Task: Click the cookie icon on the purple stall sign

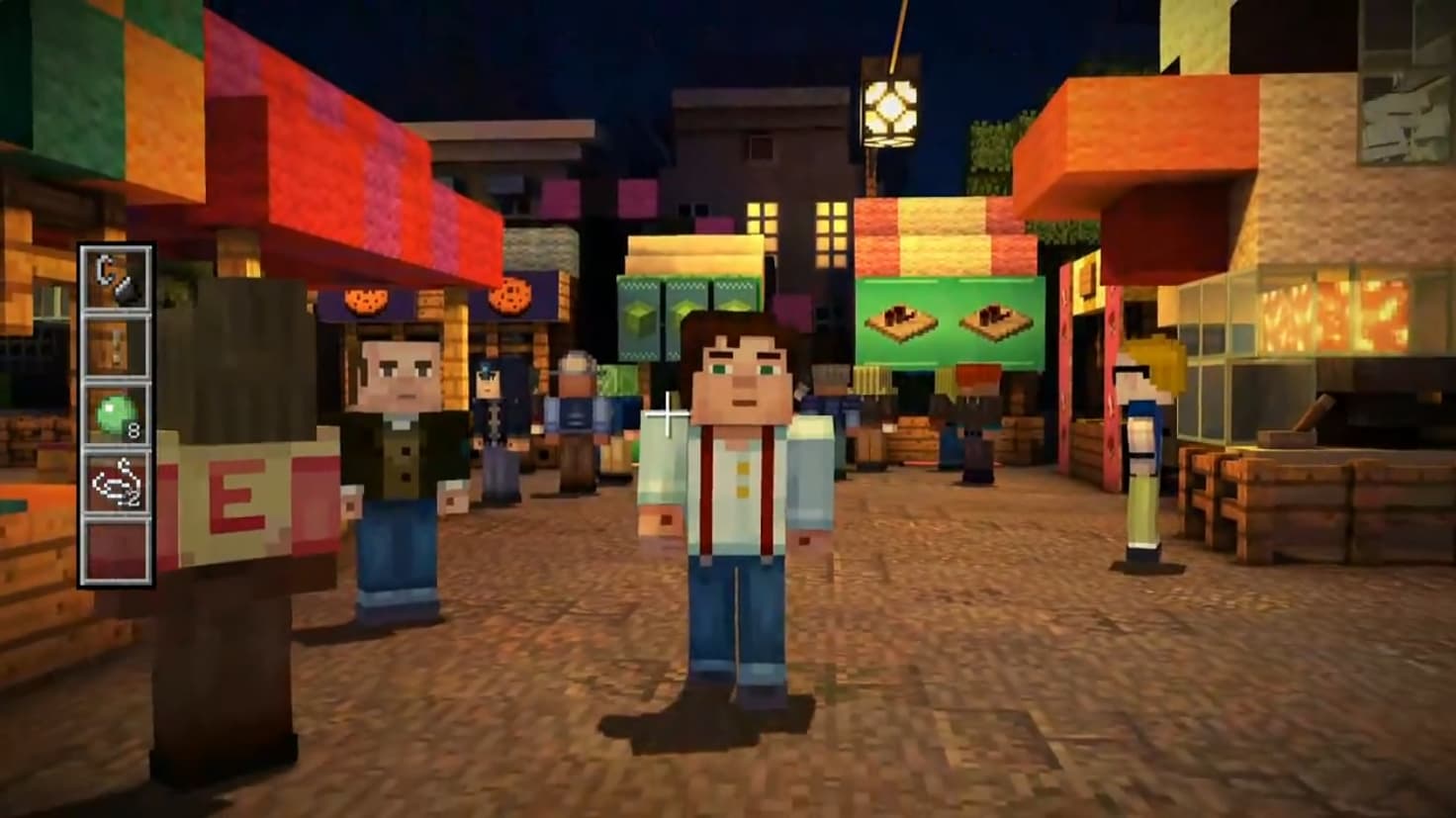Action: pyautogui.click(x=366, y=300)
